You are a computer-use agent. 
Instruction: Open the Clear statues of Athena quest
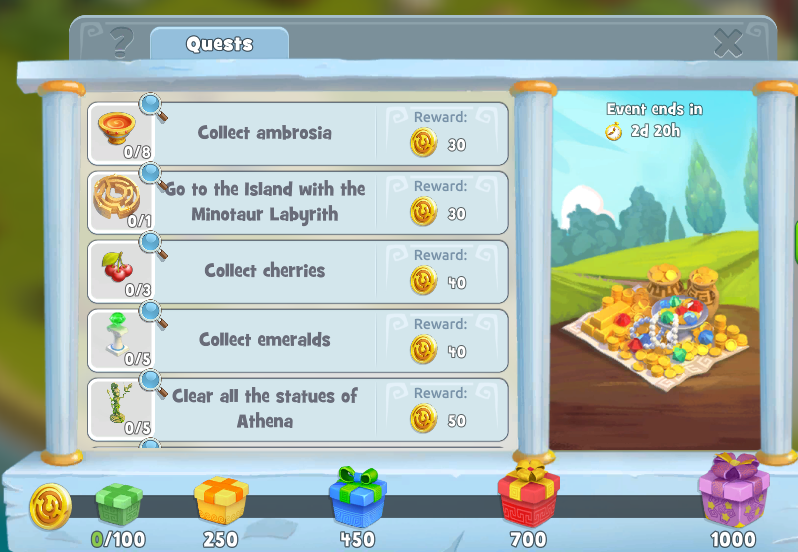coord(265,408)
